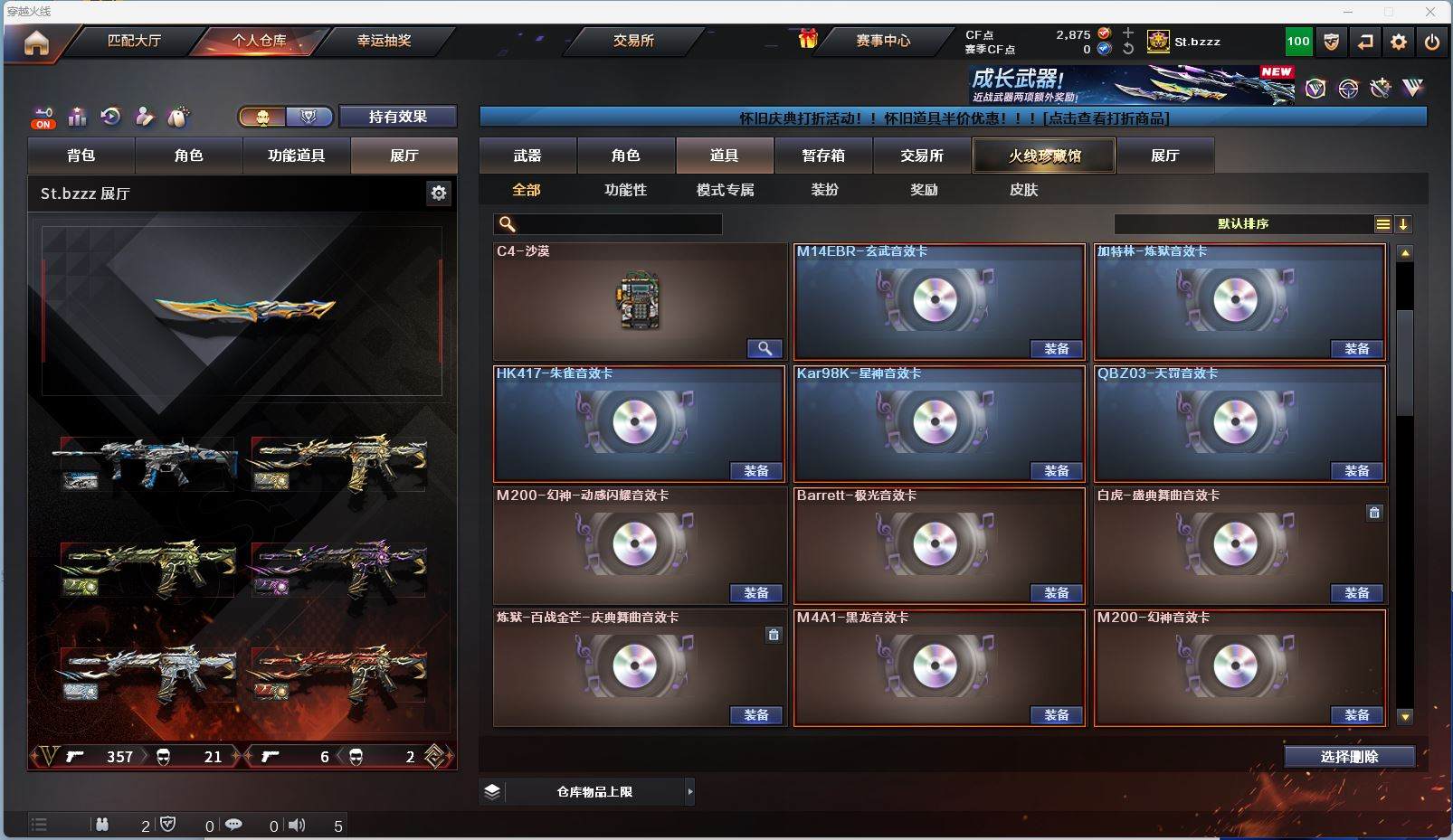
Task: Filter items by 皮肤 skins
Action: [1023, 190]
